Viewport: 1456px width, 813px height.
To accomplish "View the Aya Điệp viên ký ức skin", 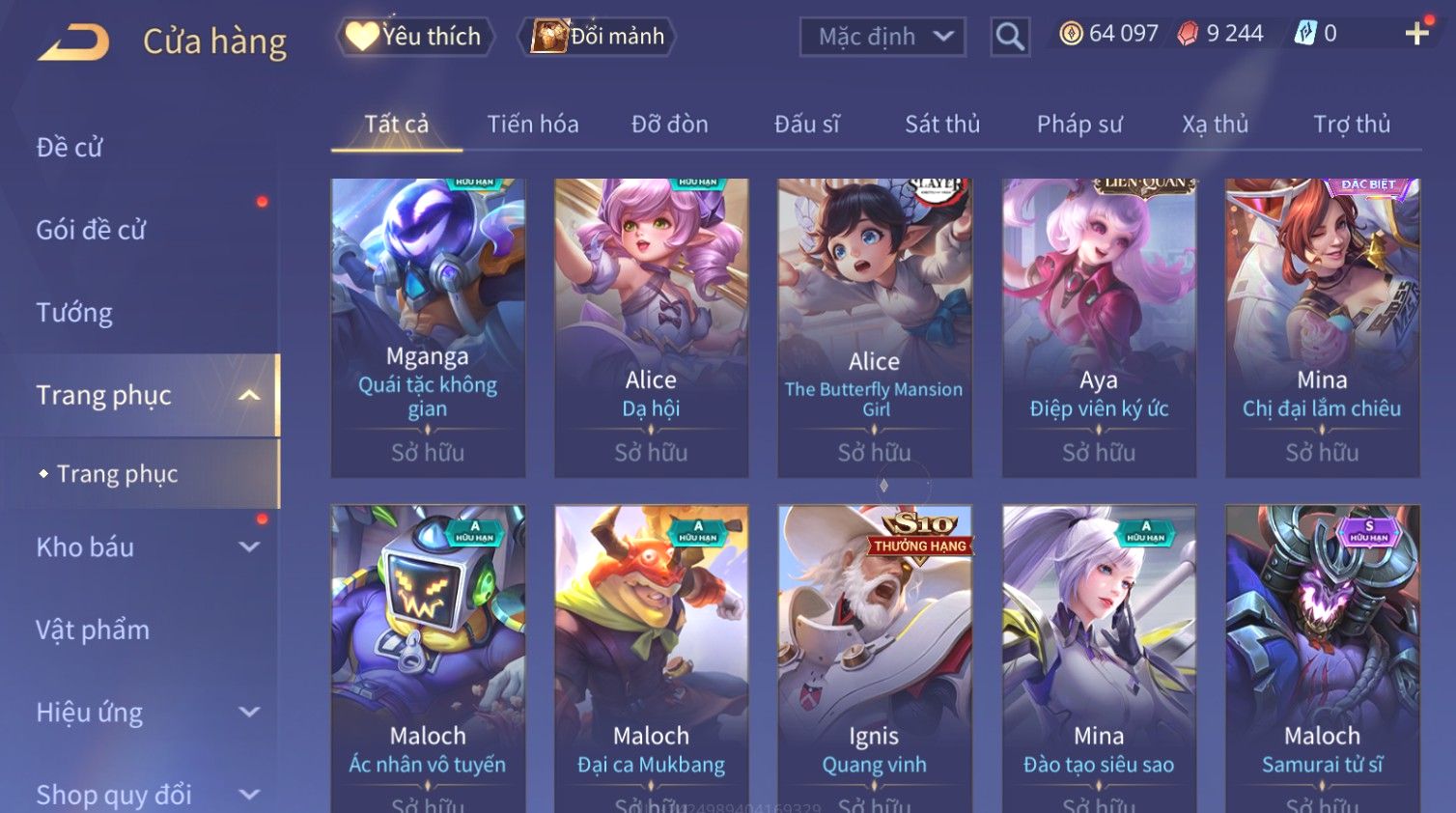I will click(x=1099, y=326).
